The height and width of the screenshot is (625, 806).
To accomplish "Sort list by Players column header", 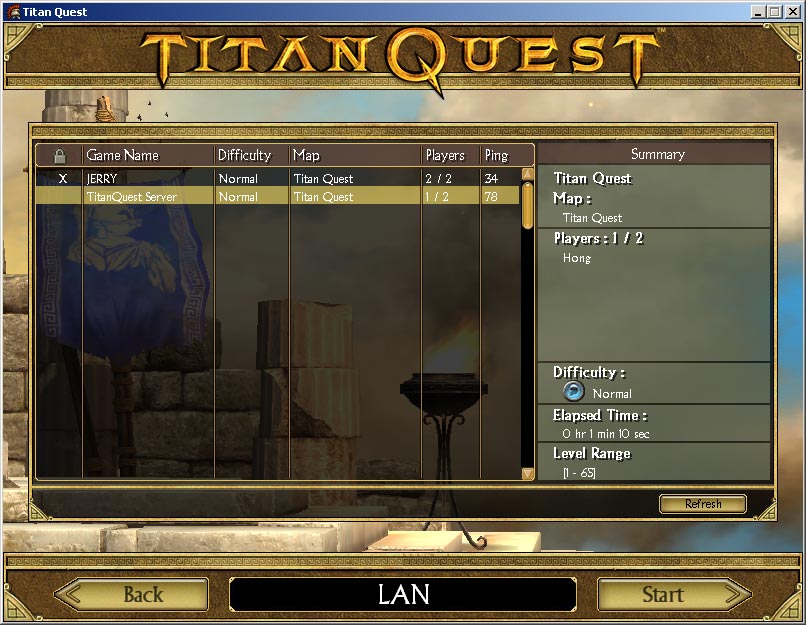I will [x=450, y=155].
